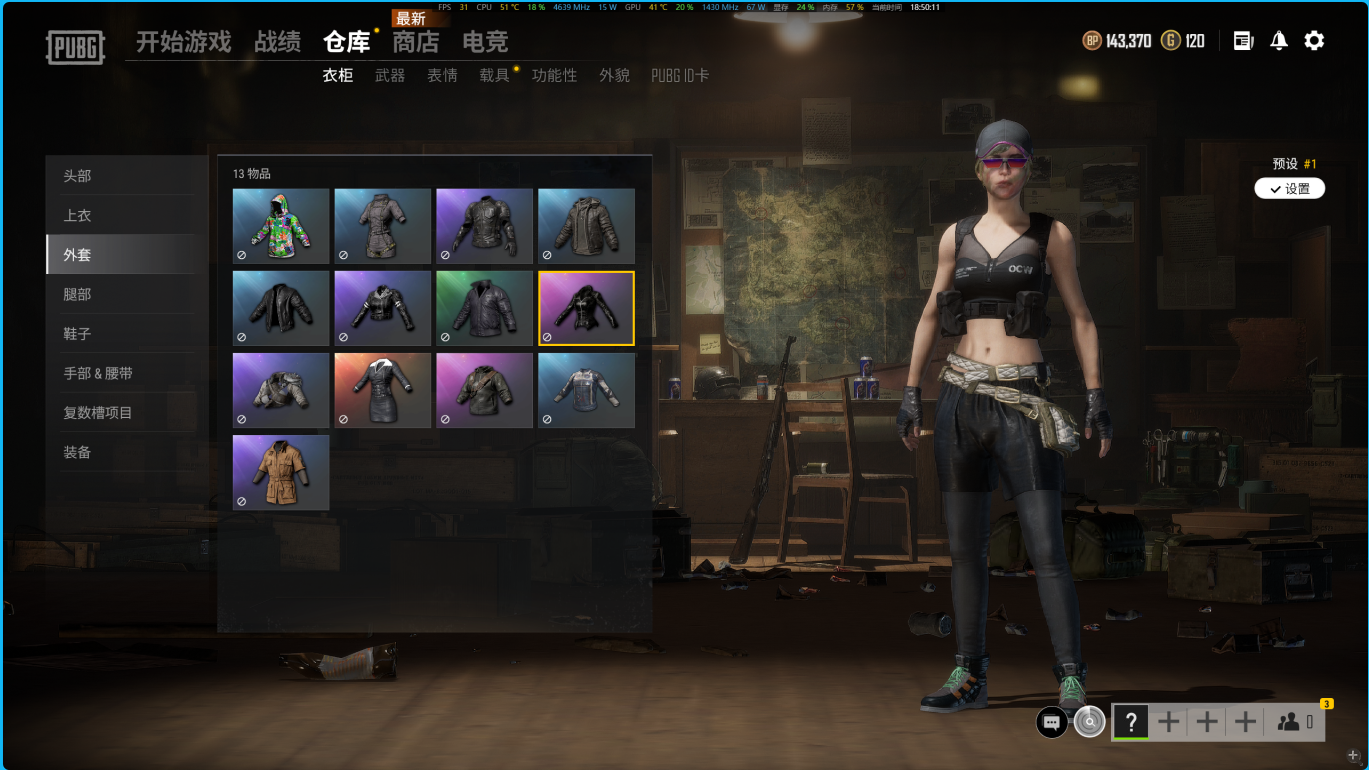Switch to the 战绩 (Career) tab
Image resolution: width=1369 pixels, height=770 pixels.
pyautogui.click(x=277, y=42)
